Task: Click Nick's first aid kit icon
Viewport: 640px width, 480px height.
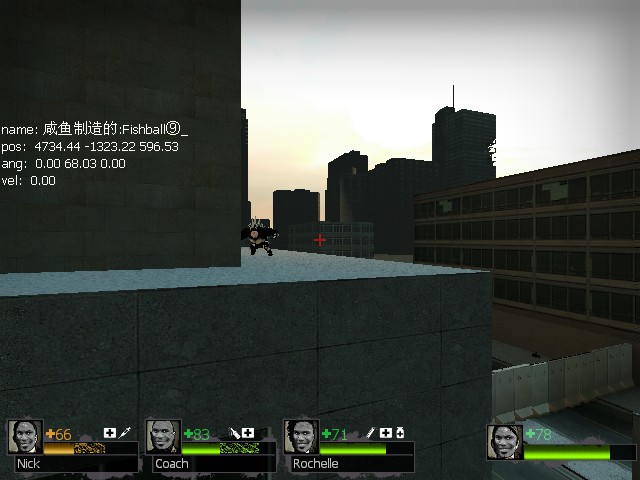Action: tap(110, 433)
